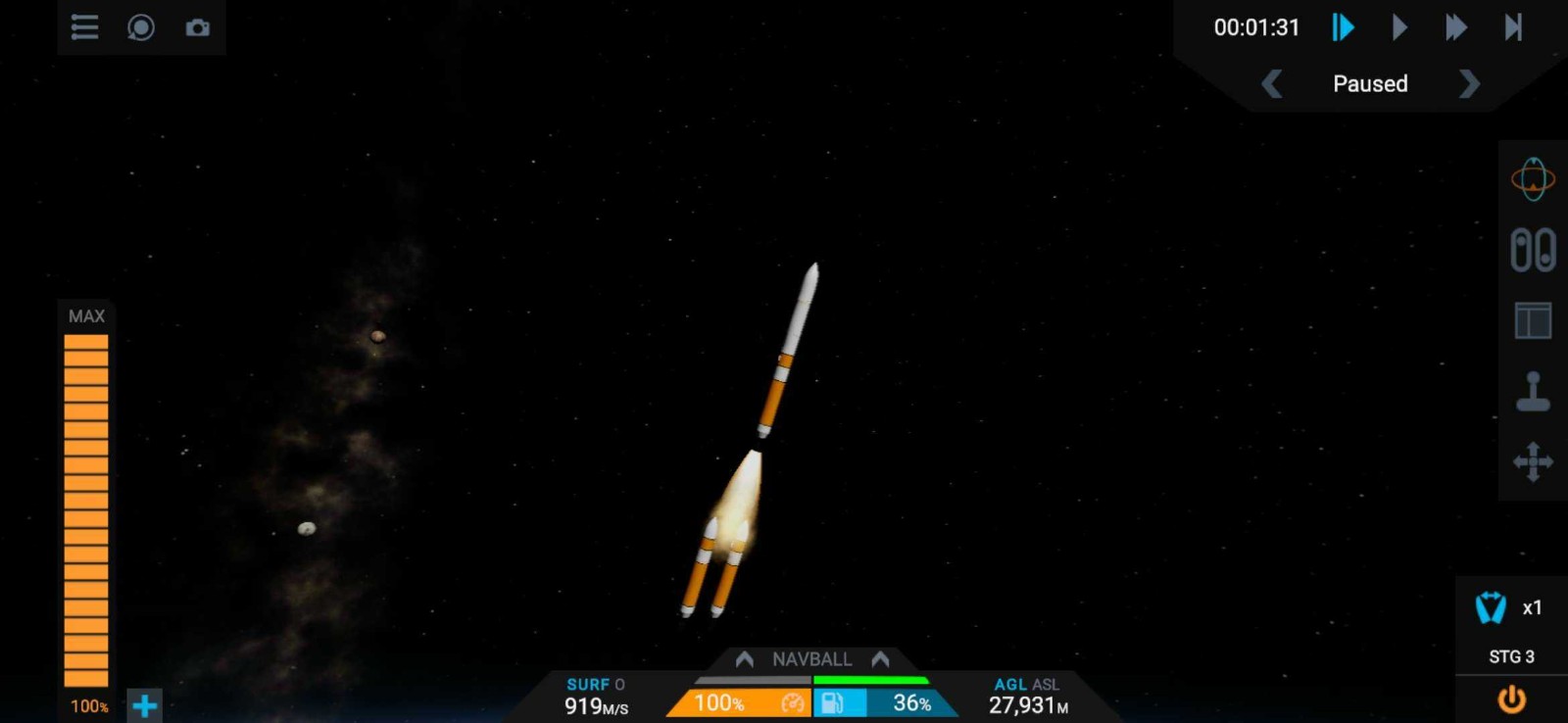Set throttle to MAX on the throttle slider

point(85,315)
